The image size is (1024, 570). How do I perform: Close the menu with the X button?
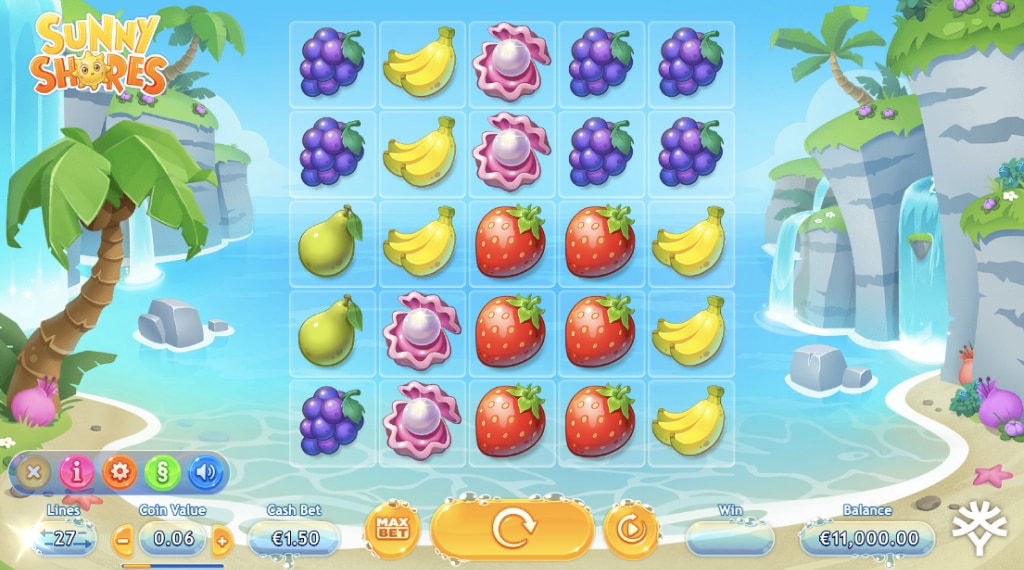34,472
